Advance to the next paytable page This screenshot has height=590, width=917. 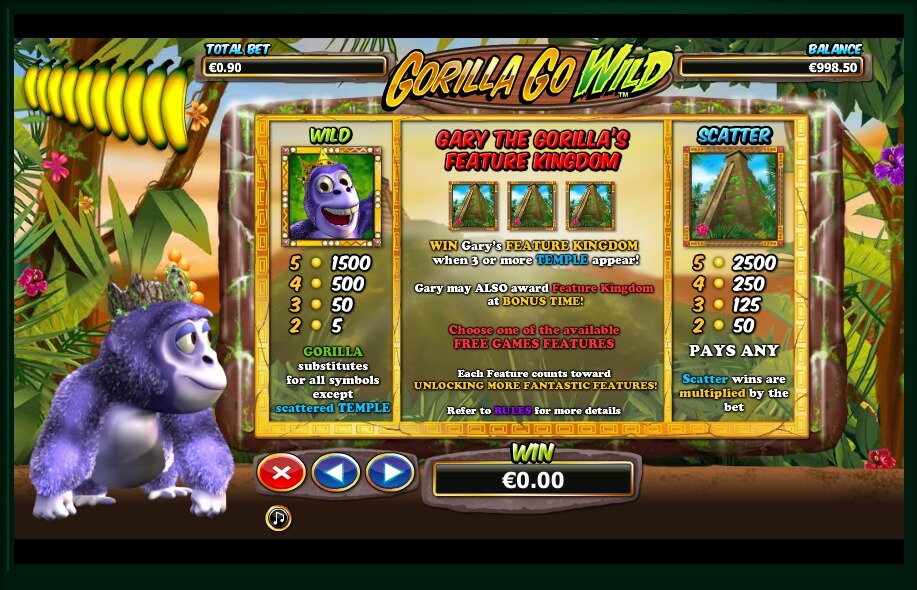[x=389, y=472]
